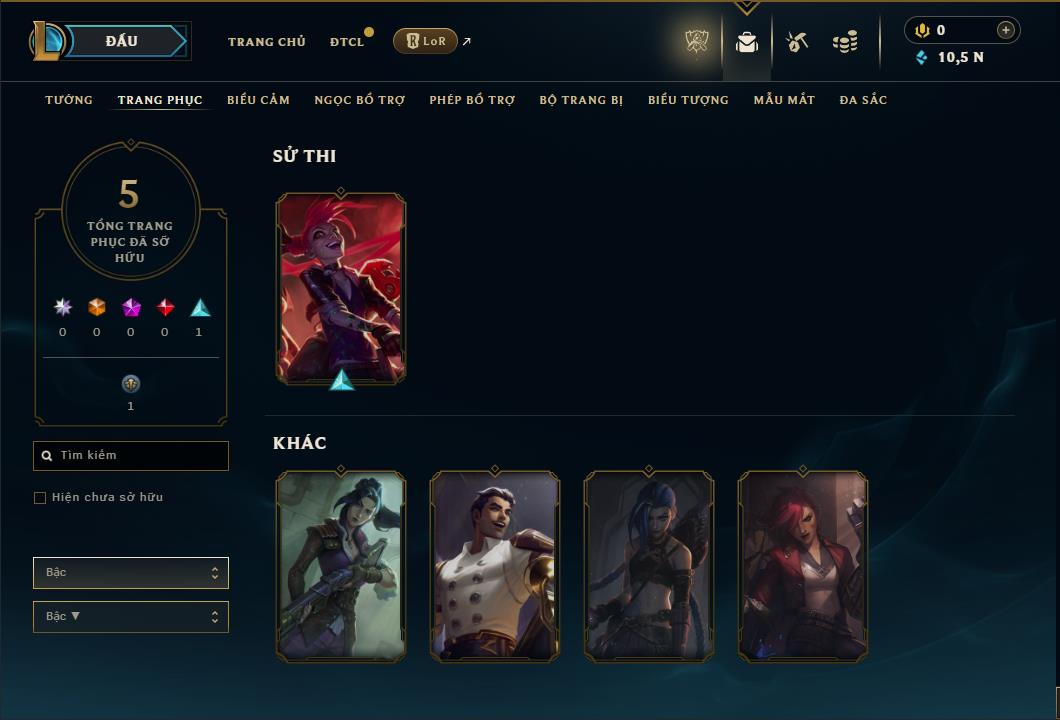The image size is (1060, 720).
Task: Select the ĐA SẮC tab
Action: tap(863, 100)
